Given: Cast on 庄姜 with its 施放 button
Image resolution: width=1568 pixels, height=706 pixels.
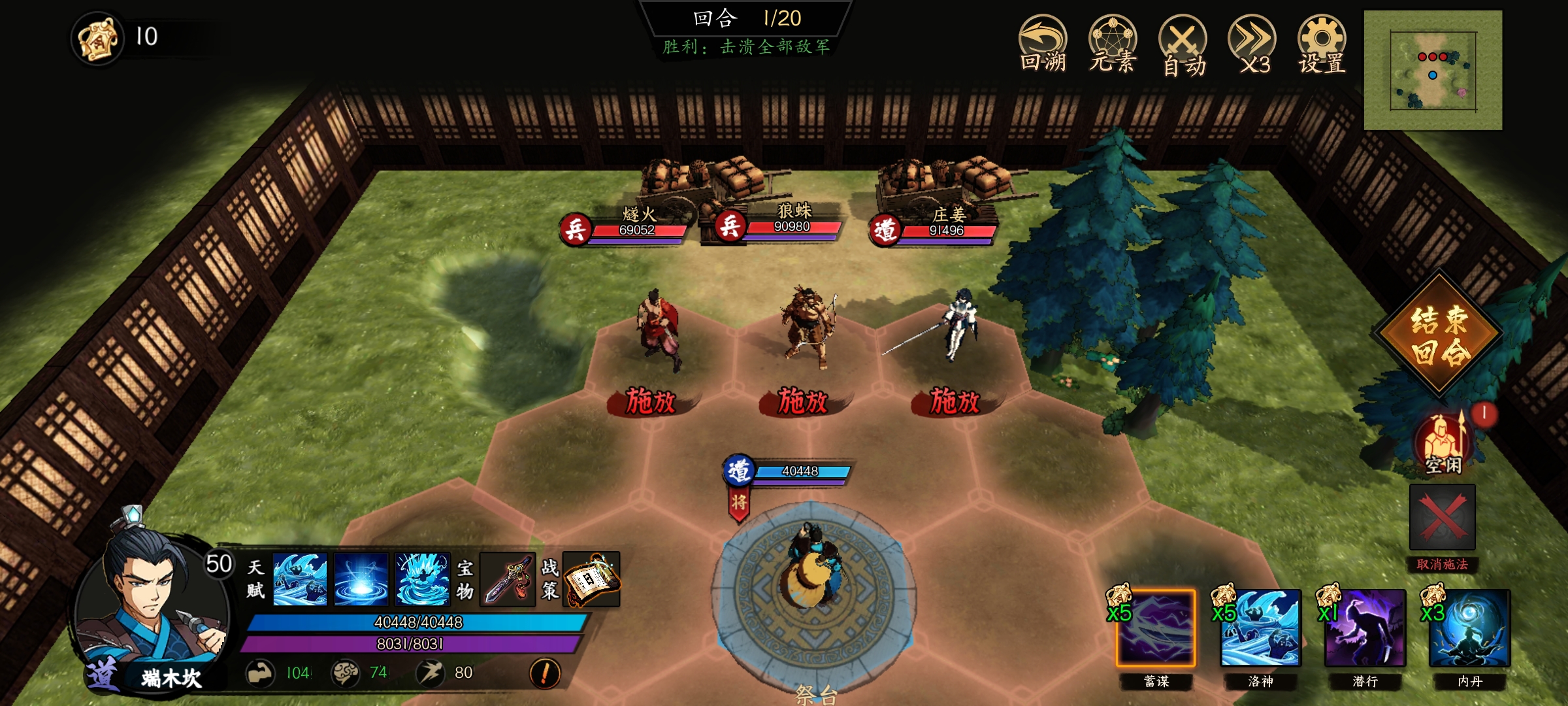Looking at the screenshot, I should pos(955,401).
